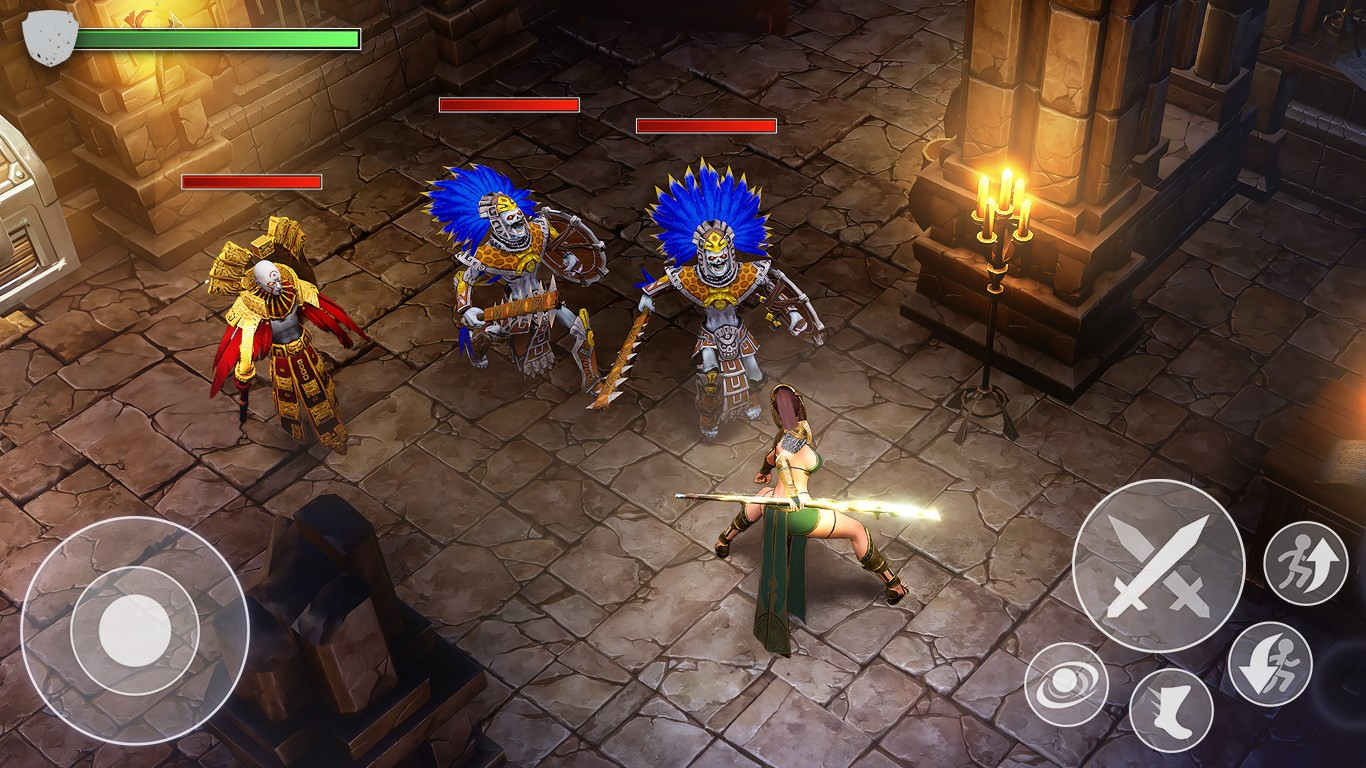
Task: Tap the crossed swords attack button
Action: pos(1158,566)
